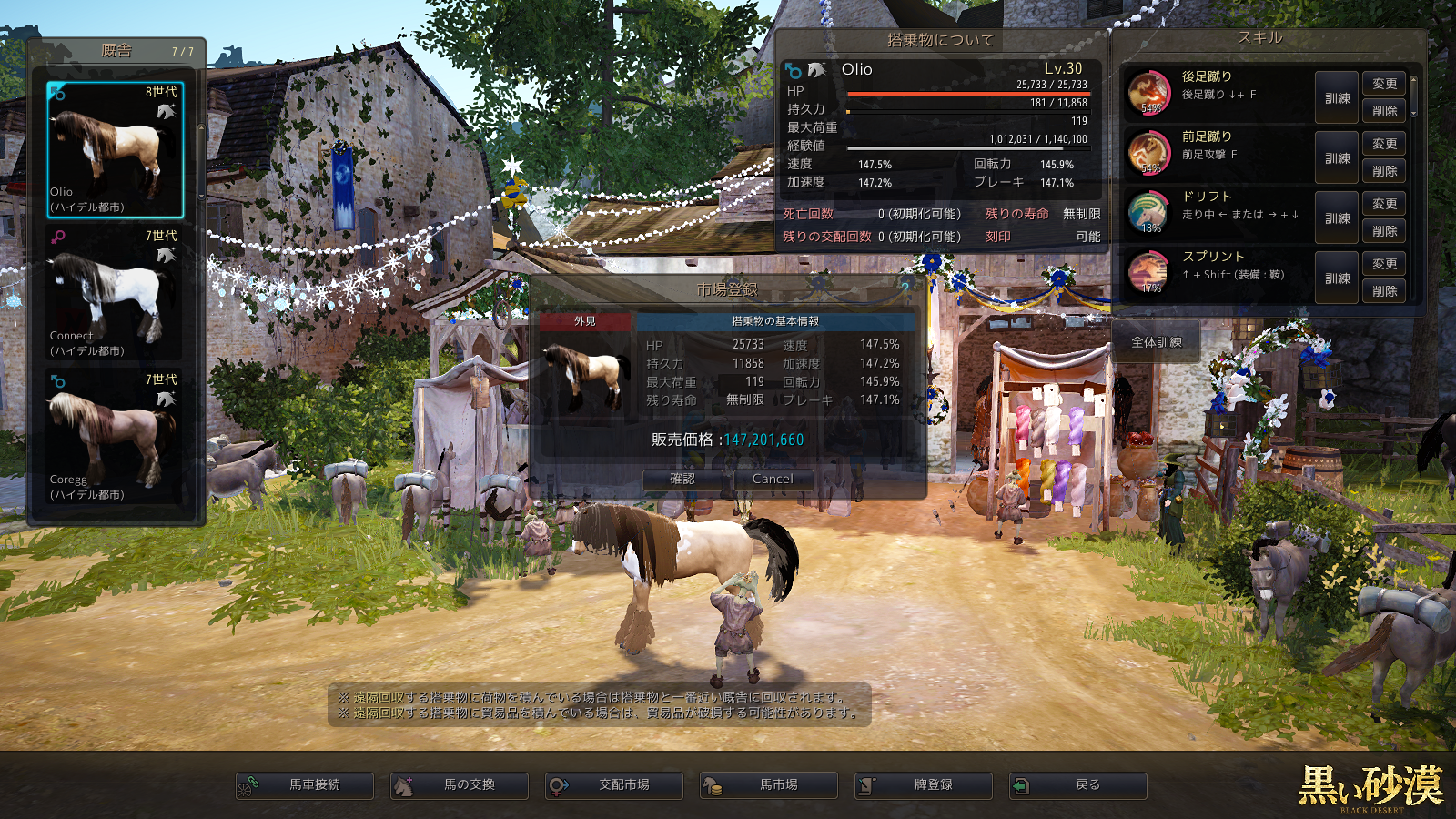This screenshot has height=819, width=1456.
Task: Open 牌登録 registration
Action: [x=924, y=785]
